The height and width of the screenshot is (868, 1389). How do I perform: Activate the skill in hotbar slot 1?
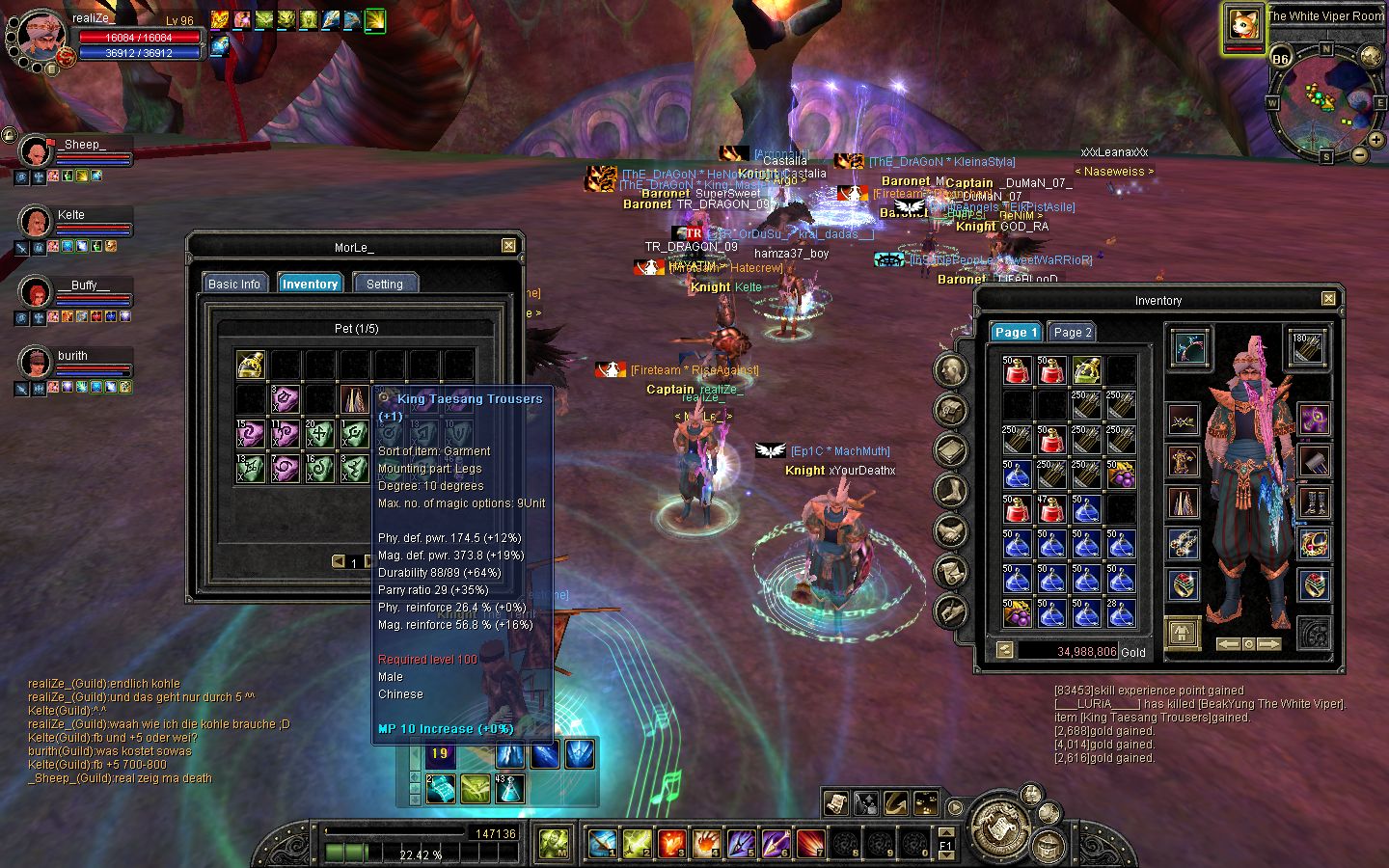[602, 844]
